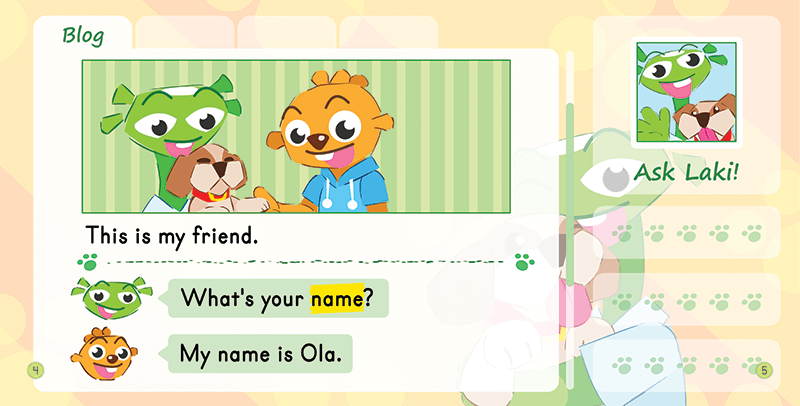Image resolution: width=800 pixels, height=406 pixels.
Task: Open the blog photo of the friends
Action: tap(296, 136)
